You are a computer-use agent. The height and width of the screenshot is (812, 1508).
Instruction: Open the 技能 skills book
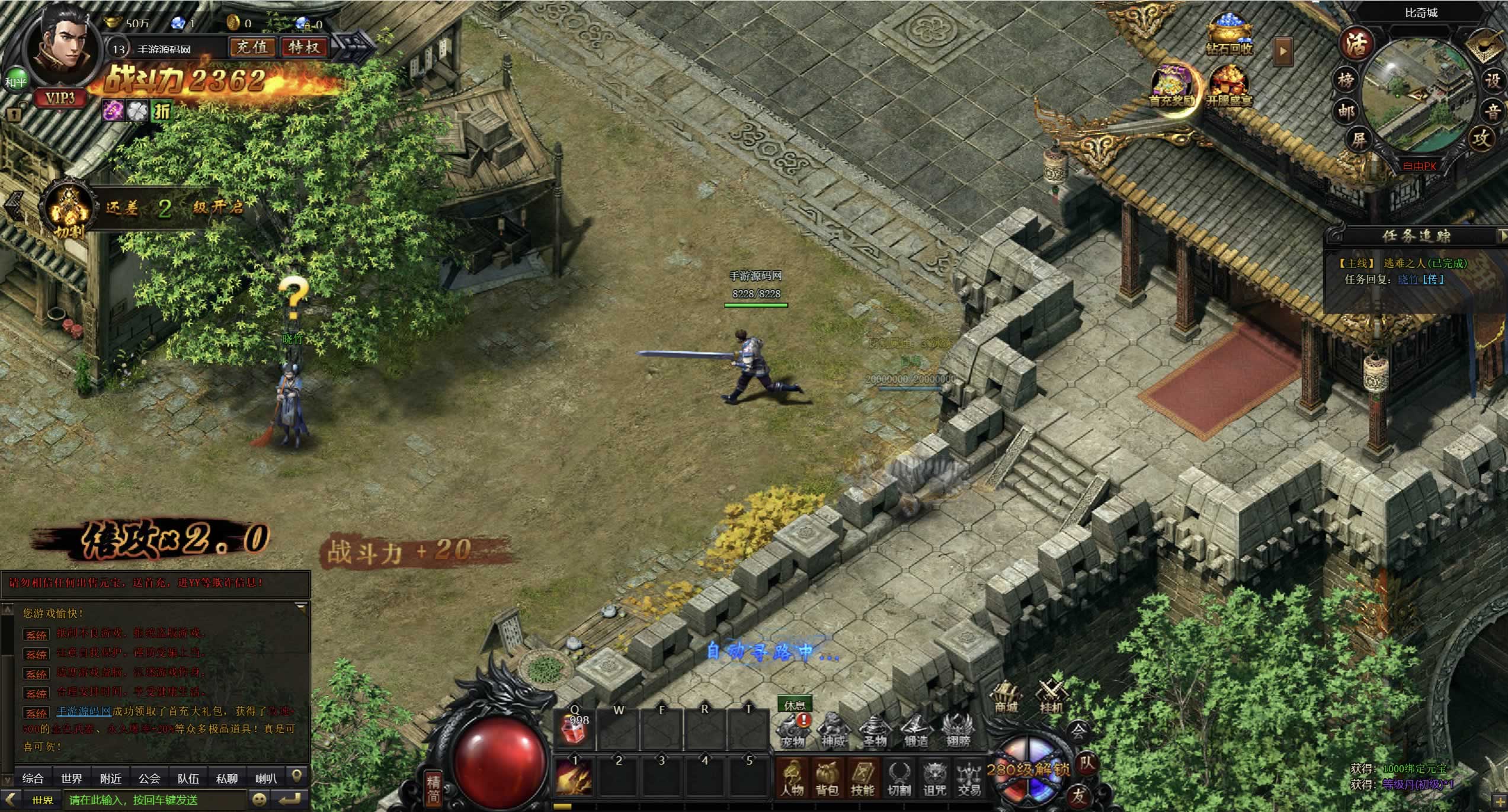tap(863, 778)
